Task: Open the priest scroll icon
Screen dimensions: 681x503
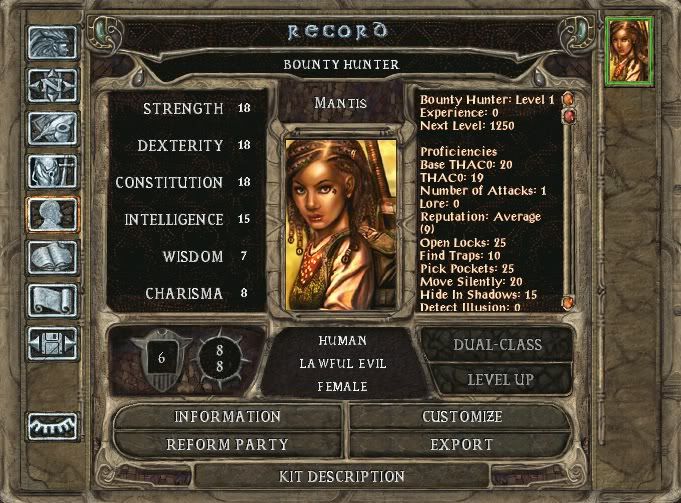Action: click(53, 300)
